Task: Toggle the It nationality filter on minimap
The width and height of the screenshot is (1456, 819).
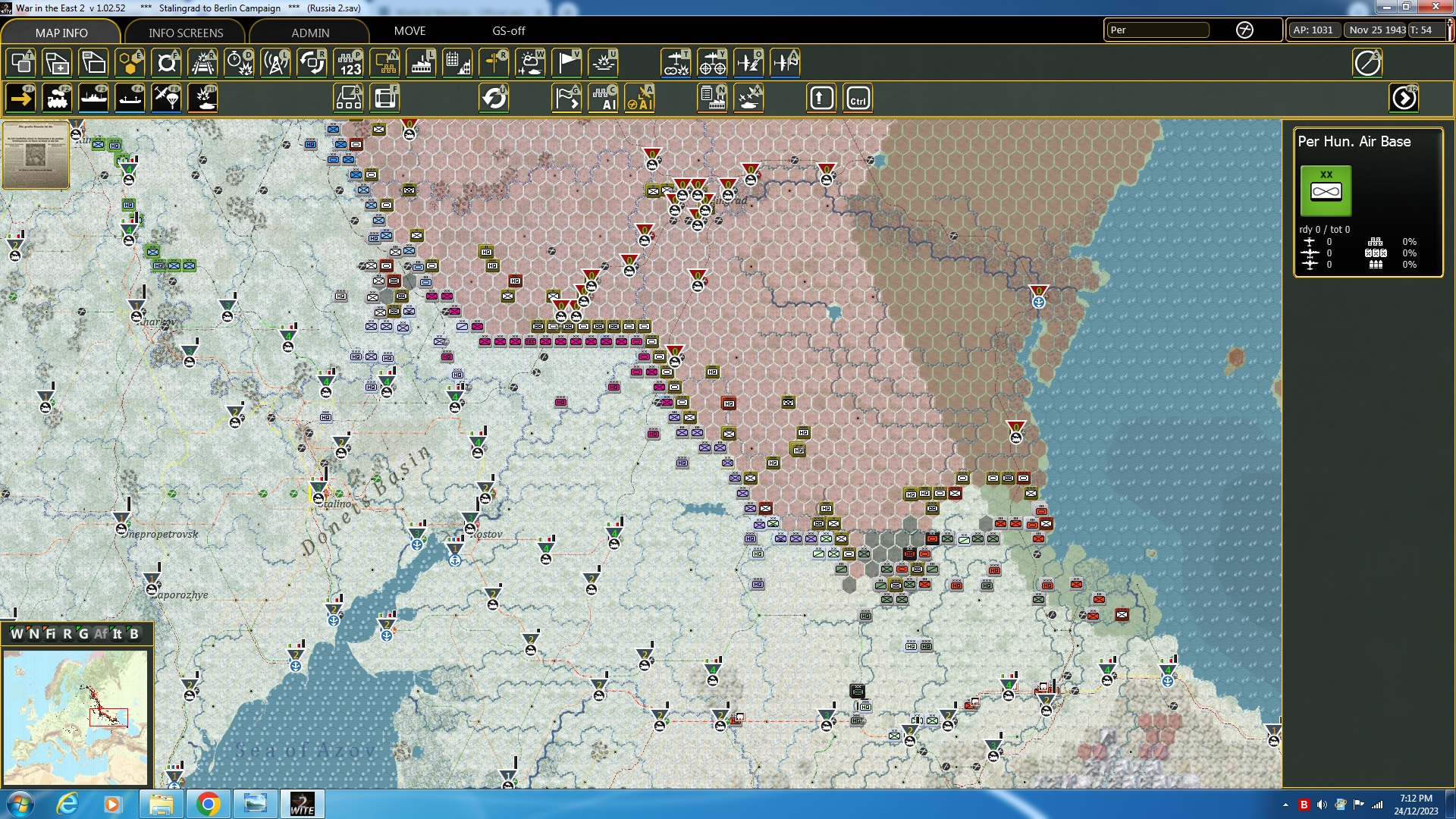Action: click(x=118, y=634)
